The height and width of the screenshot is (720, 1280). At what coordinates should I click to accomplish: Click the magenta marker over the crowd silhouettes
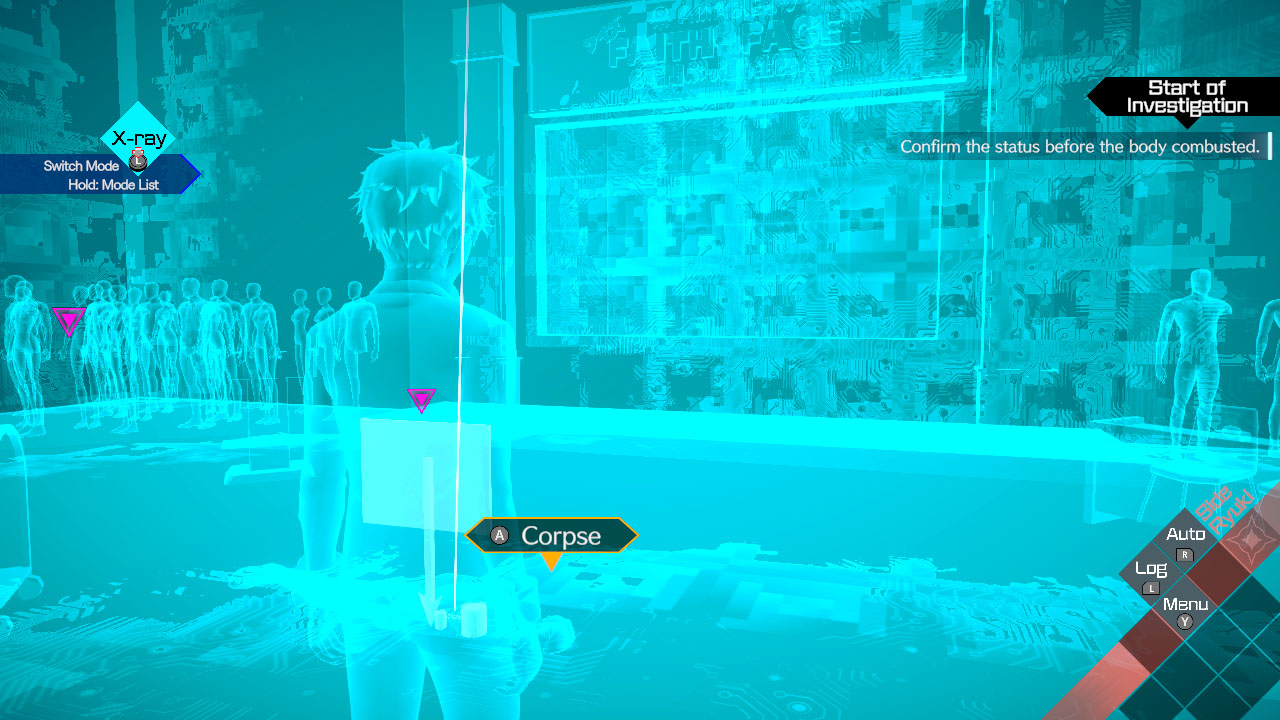(67, 320)
